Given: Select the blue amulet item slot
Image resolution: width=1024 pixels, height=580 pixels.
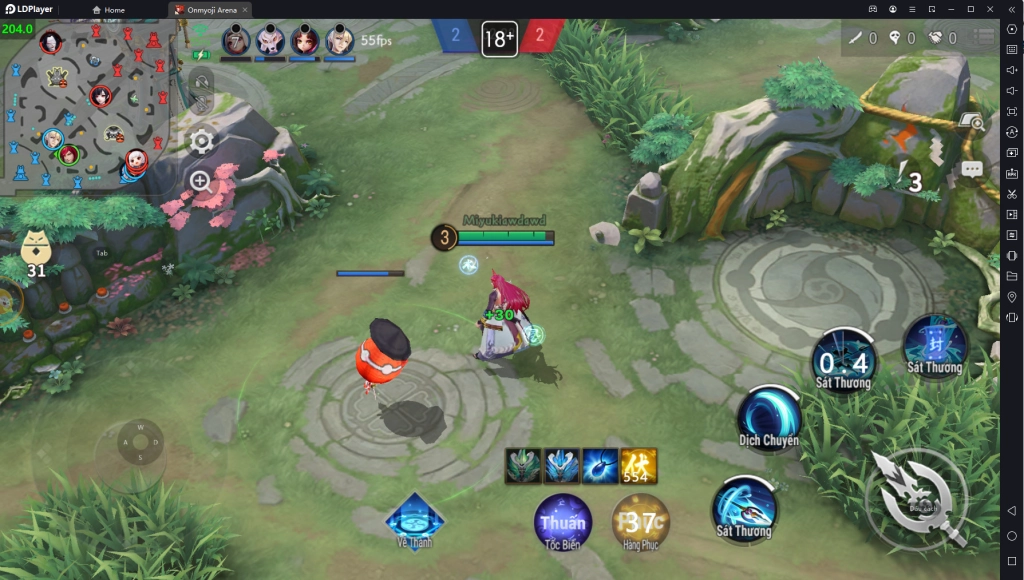Looking at the screenshot, I should point(600,466).
